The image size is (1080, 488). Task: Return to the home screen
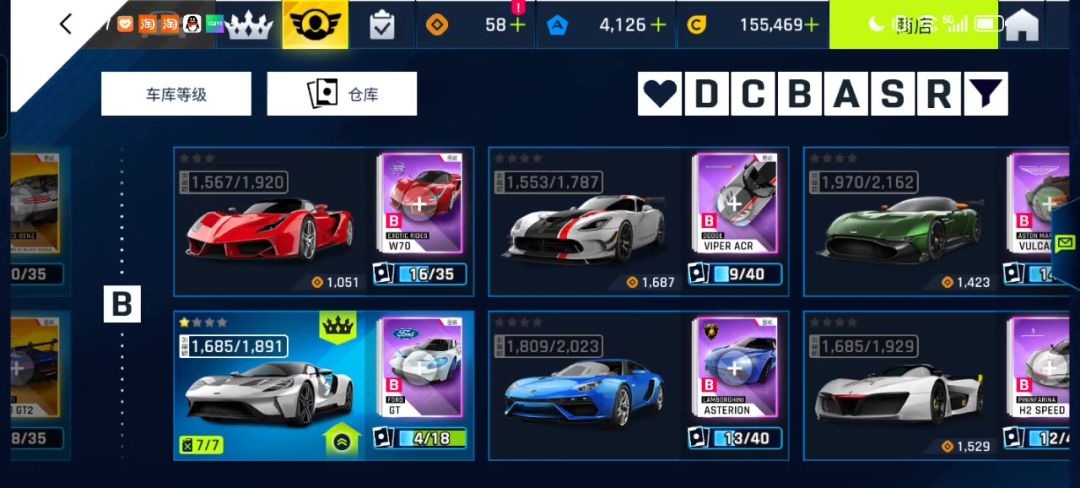[1021, 25]
